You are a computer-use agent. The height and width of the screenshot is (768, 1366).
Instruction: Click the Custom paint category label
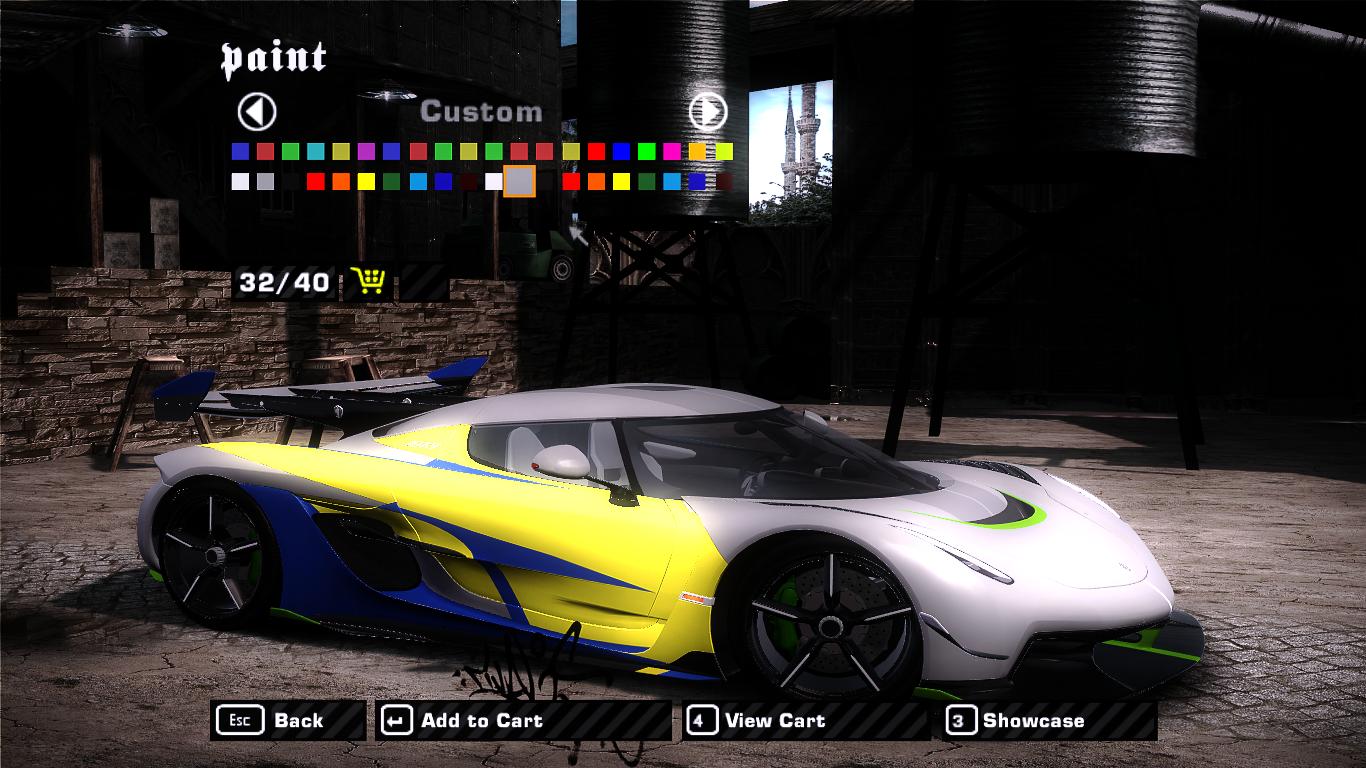click(x=483, y=112)
